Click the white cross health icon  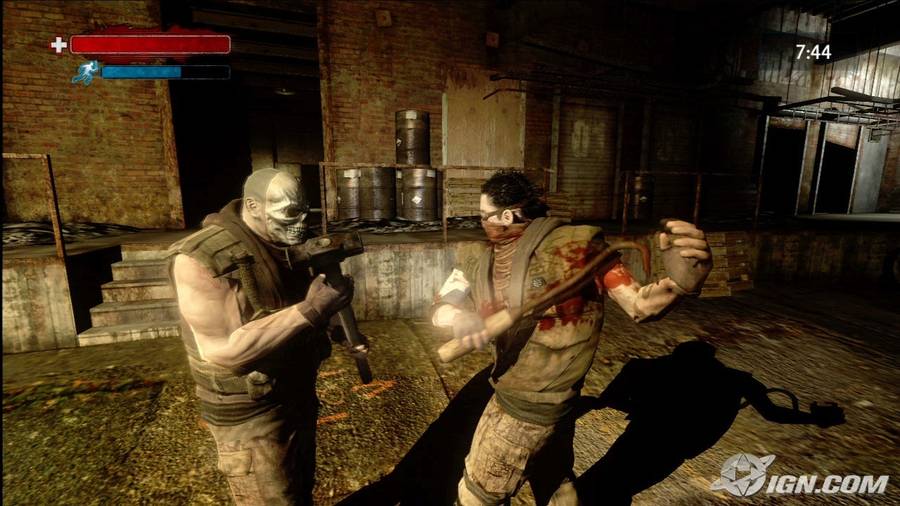pos(59,45)
